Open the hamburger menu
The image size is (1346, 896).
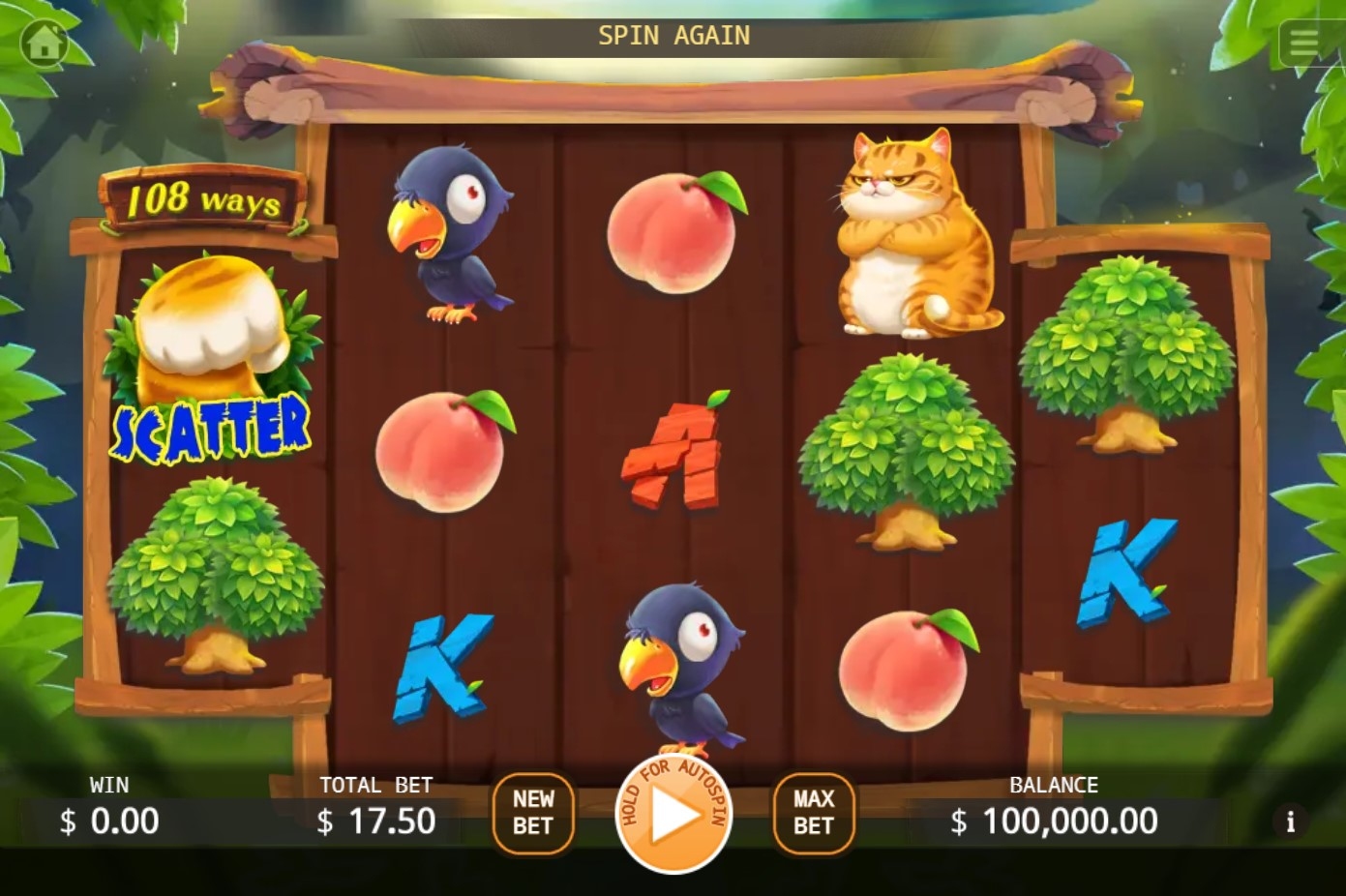1303,43
